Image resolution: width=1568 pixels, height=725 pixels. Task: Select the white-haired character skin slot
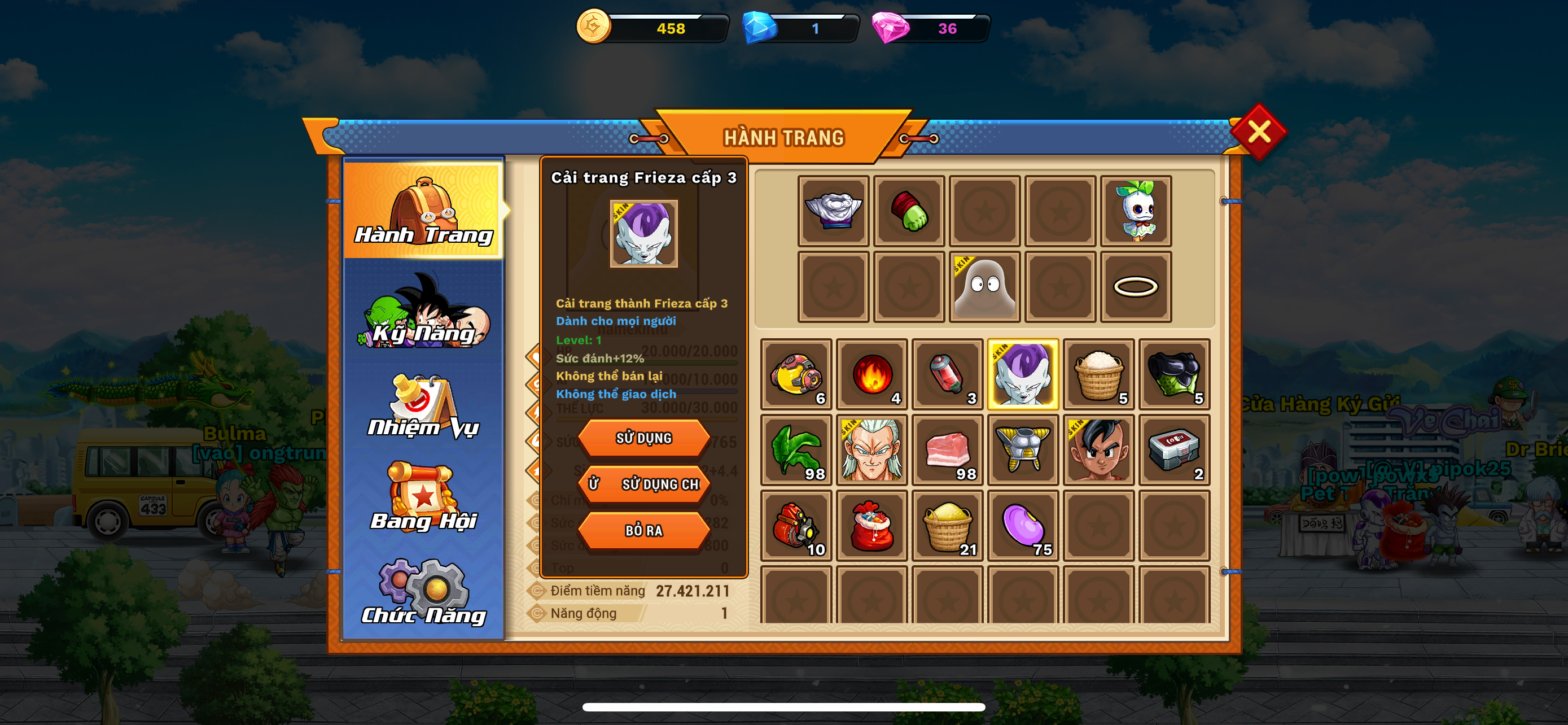point(871,450)
